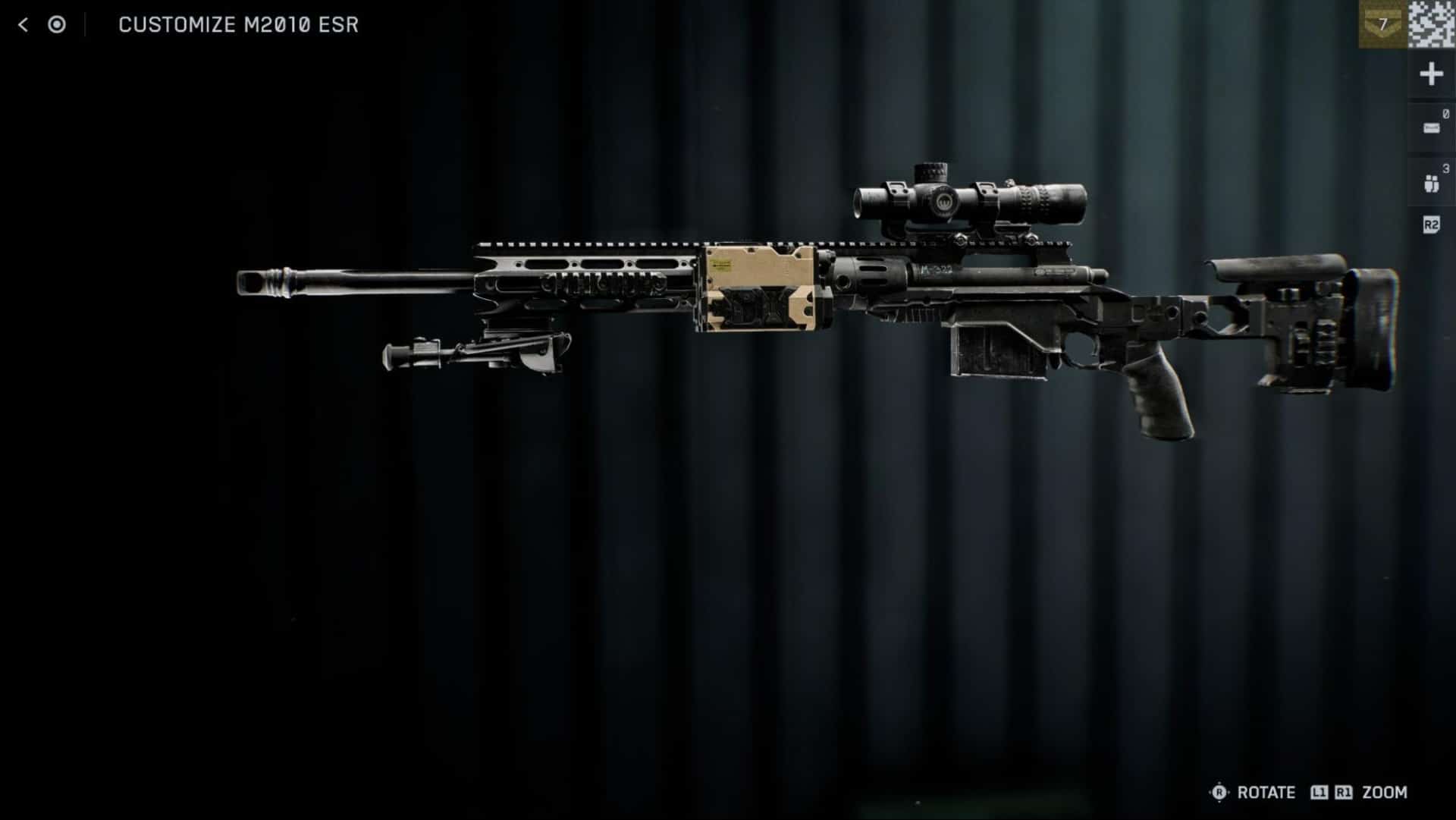Open the squad icon showing 3

coord(1431,183)
